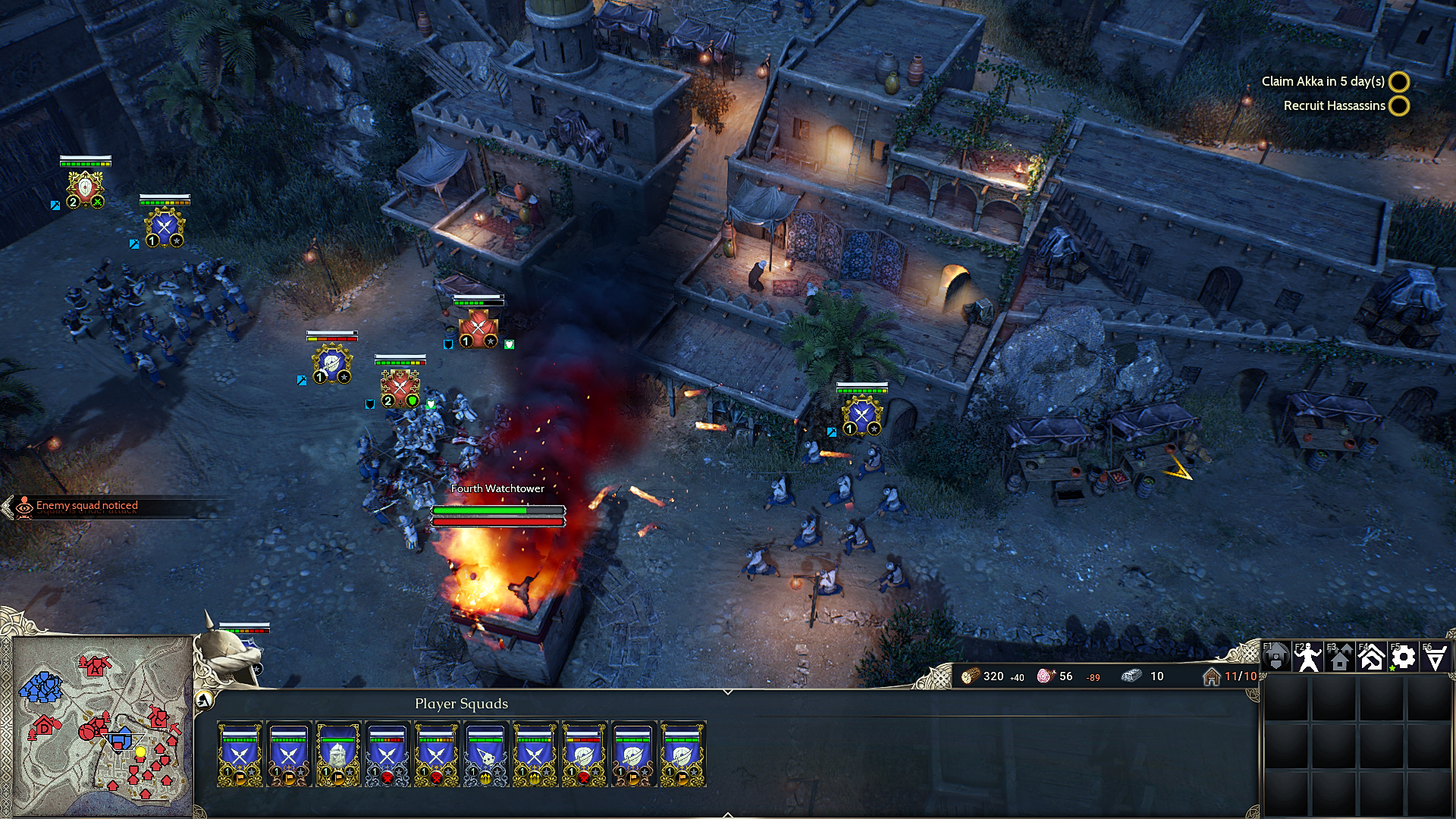This screenshot has height=819, width=1456.
Task: Select the helmet emblem squad card
Action: click(x=337, y=755)
